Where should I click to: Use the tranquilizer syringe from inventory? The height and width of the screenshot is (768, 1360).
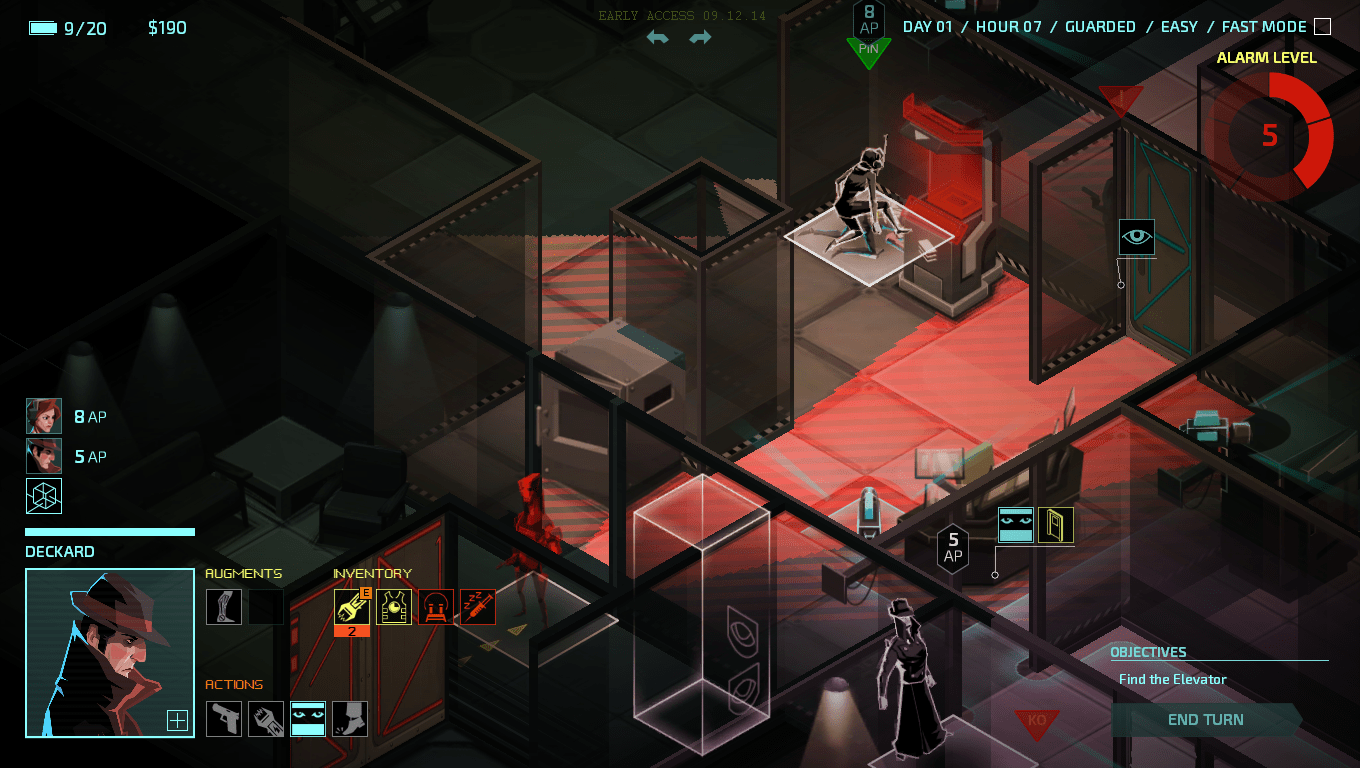(x=477, y=606)
